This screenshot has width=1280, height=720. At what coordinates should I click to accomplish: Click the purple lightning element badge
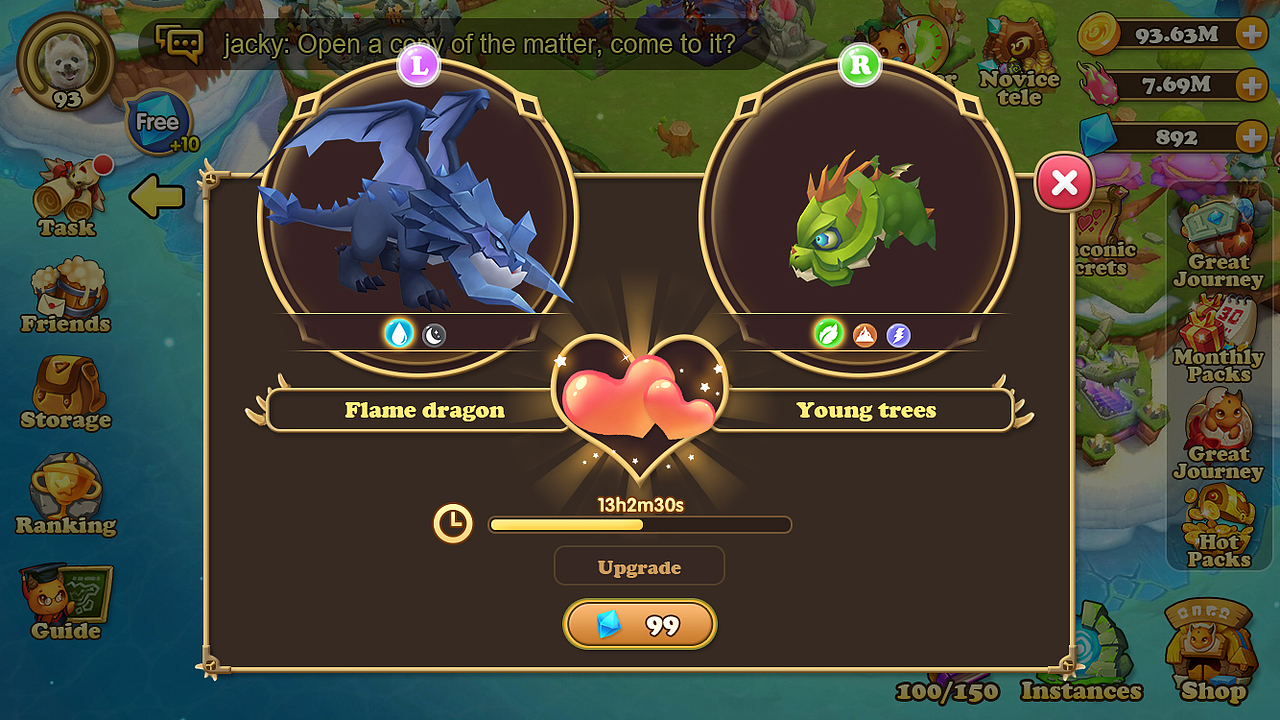point(897,335)
